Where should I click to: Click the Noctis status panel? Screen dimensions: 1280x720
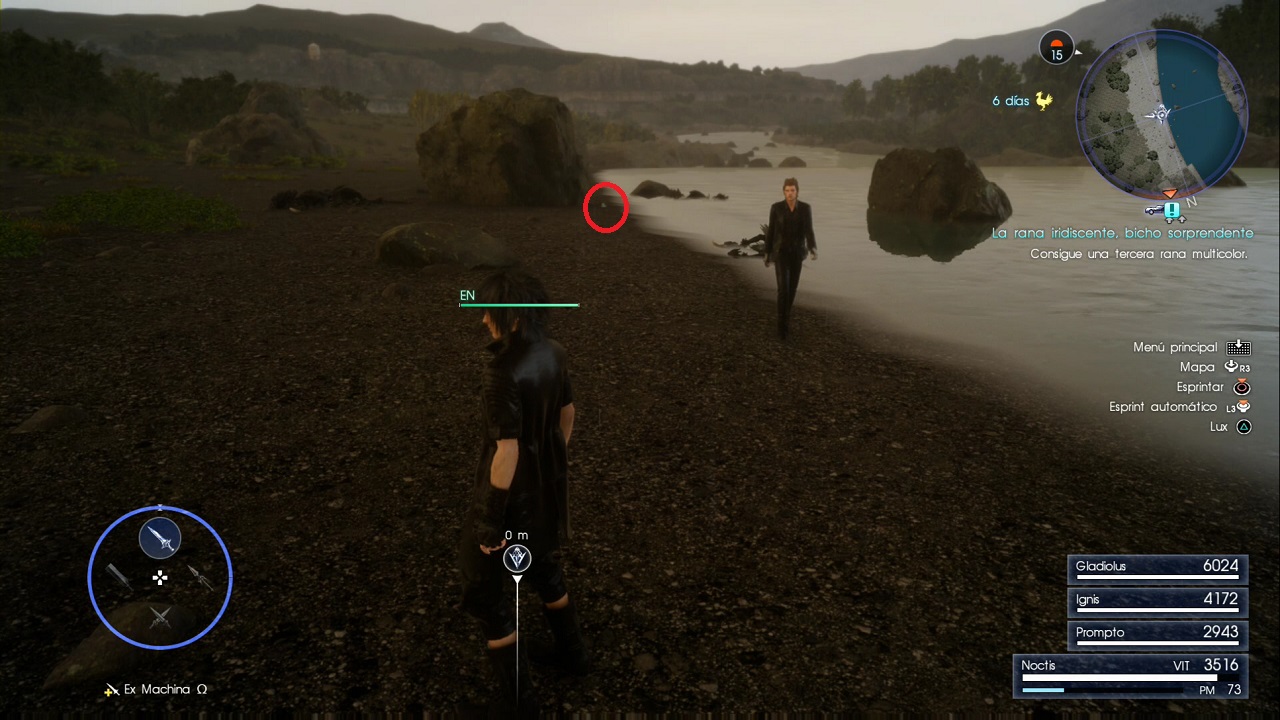point(1130,675)
